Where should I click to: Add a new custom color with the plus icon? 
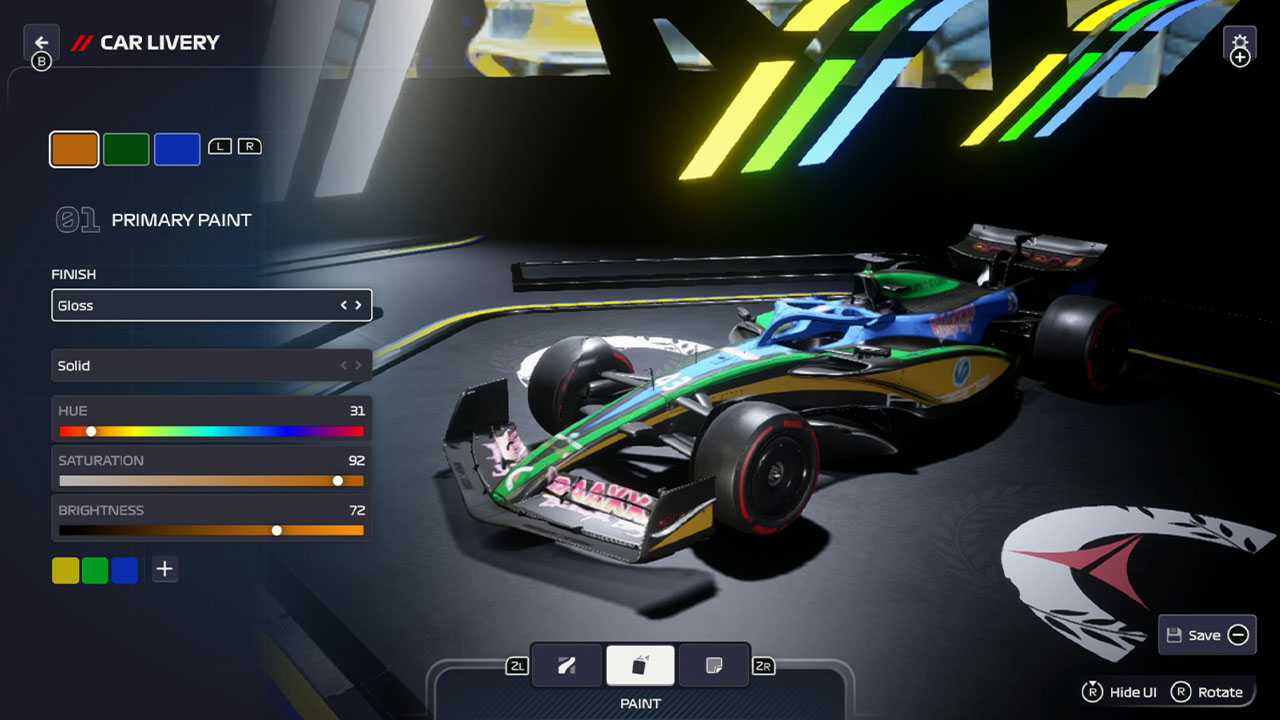(164, 569)
